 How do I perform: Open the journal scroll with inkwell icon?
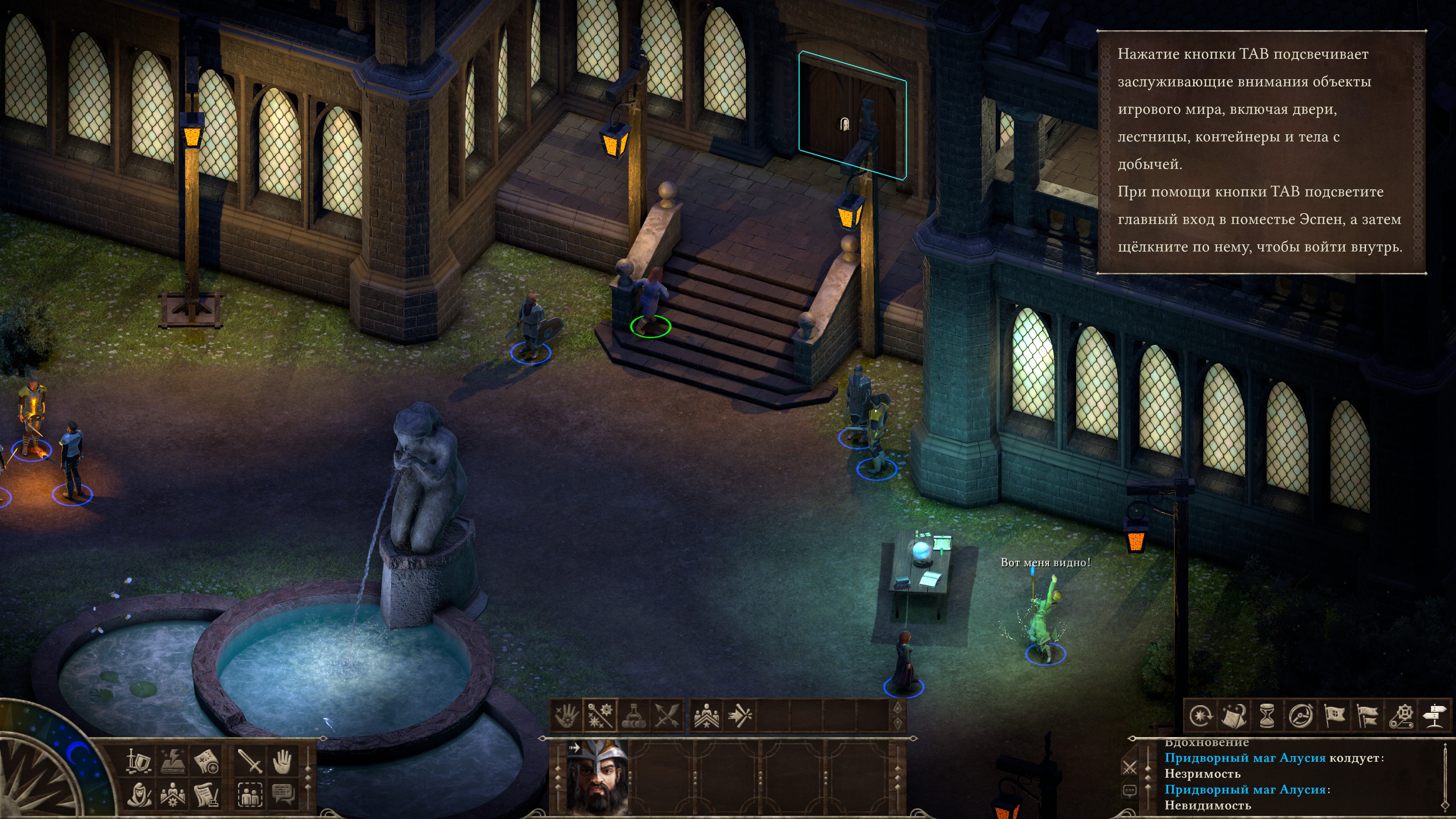click(207, 795)
